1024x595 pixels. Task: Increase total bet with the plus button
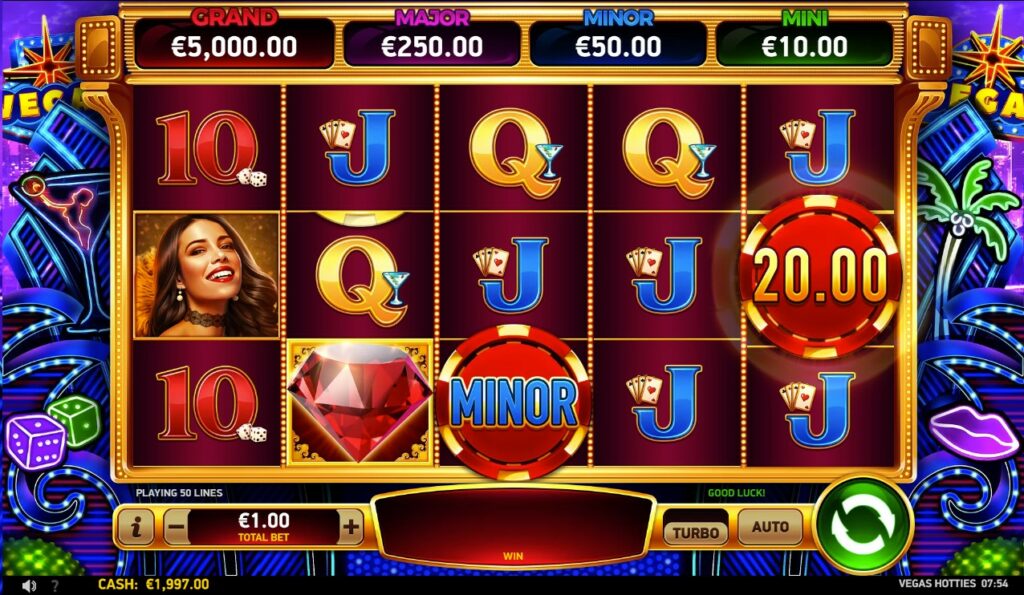click(351, 527)
